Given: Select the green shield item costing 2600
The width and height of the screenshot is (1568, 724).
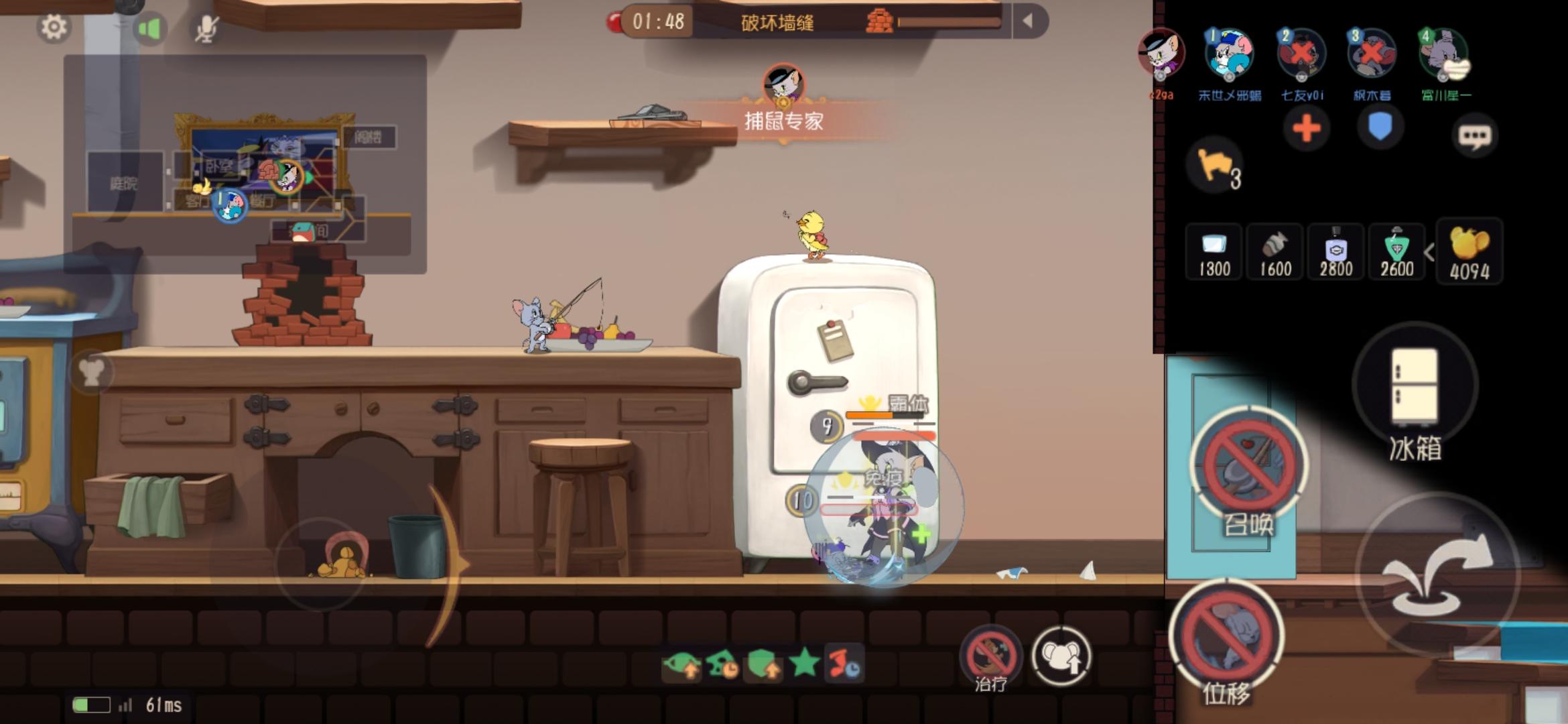Looking at the screenshot, I should coord(1396,253).
